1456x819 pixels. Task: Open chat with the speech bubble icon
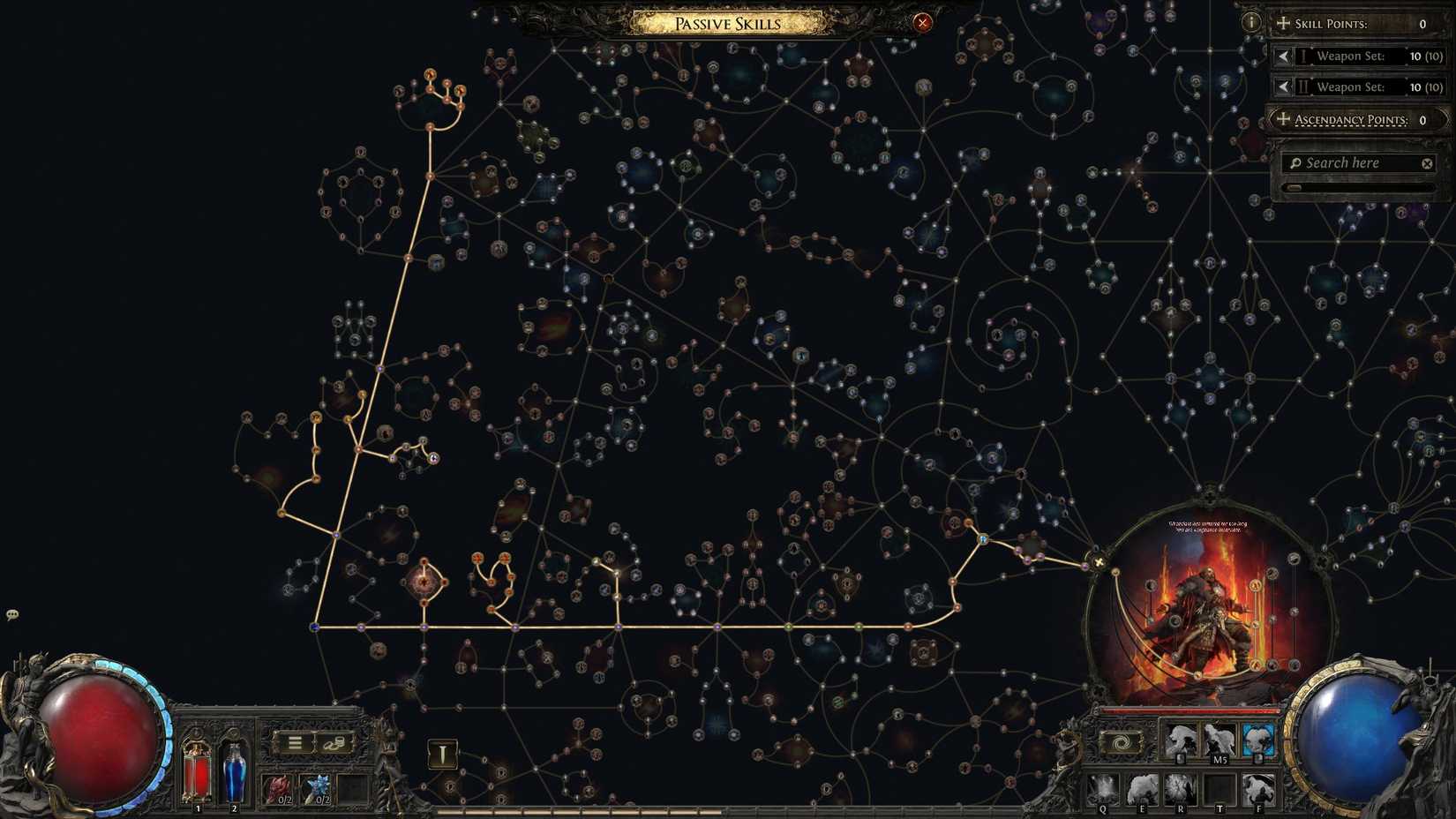tap(12, 613)
